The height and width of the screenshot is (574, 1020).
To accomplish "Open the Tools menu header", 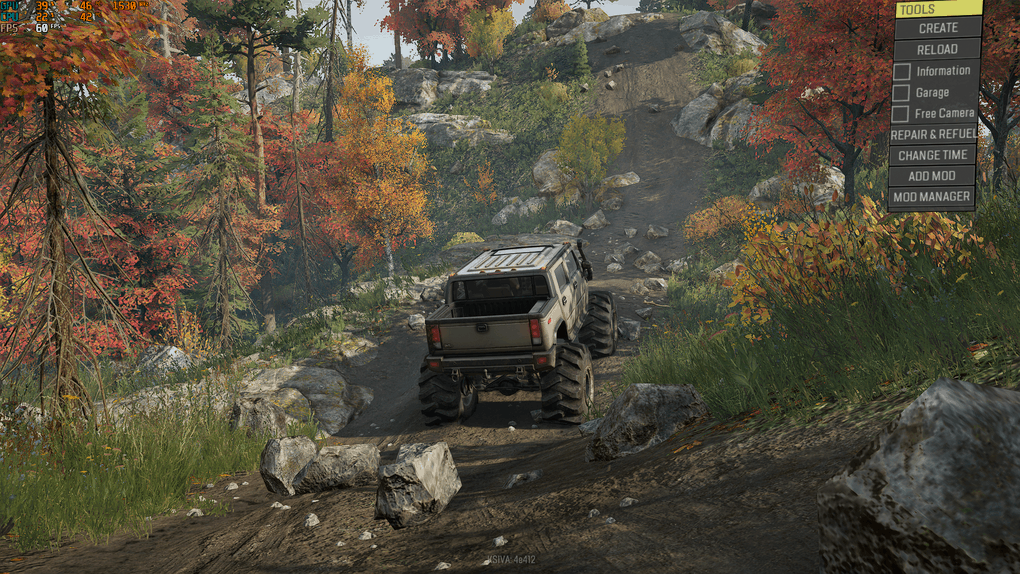I will [937, 9].
